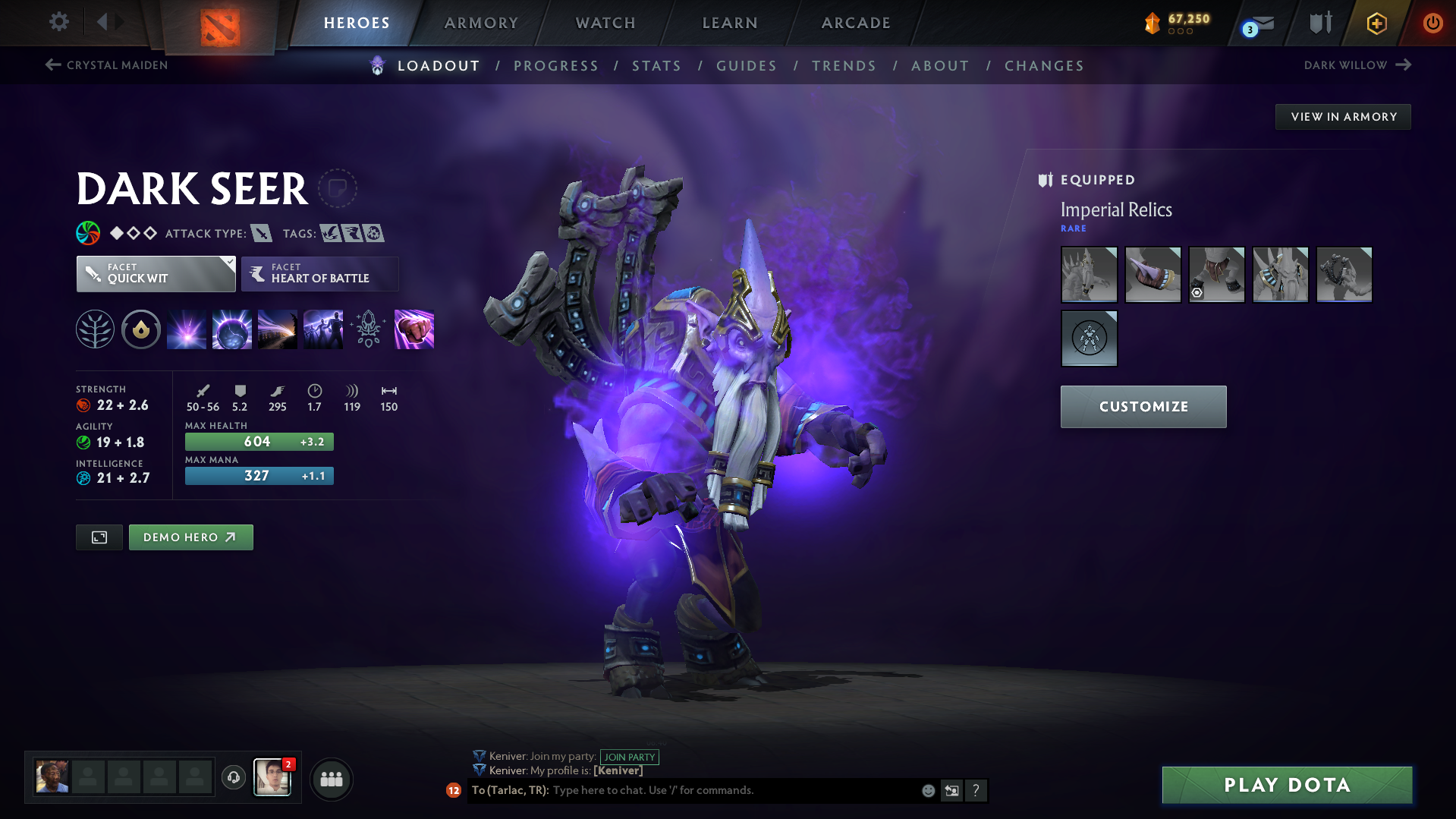
Task: Open the Normal Punch ability icon
Action: click(x=414, y=329)
